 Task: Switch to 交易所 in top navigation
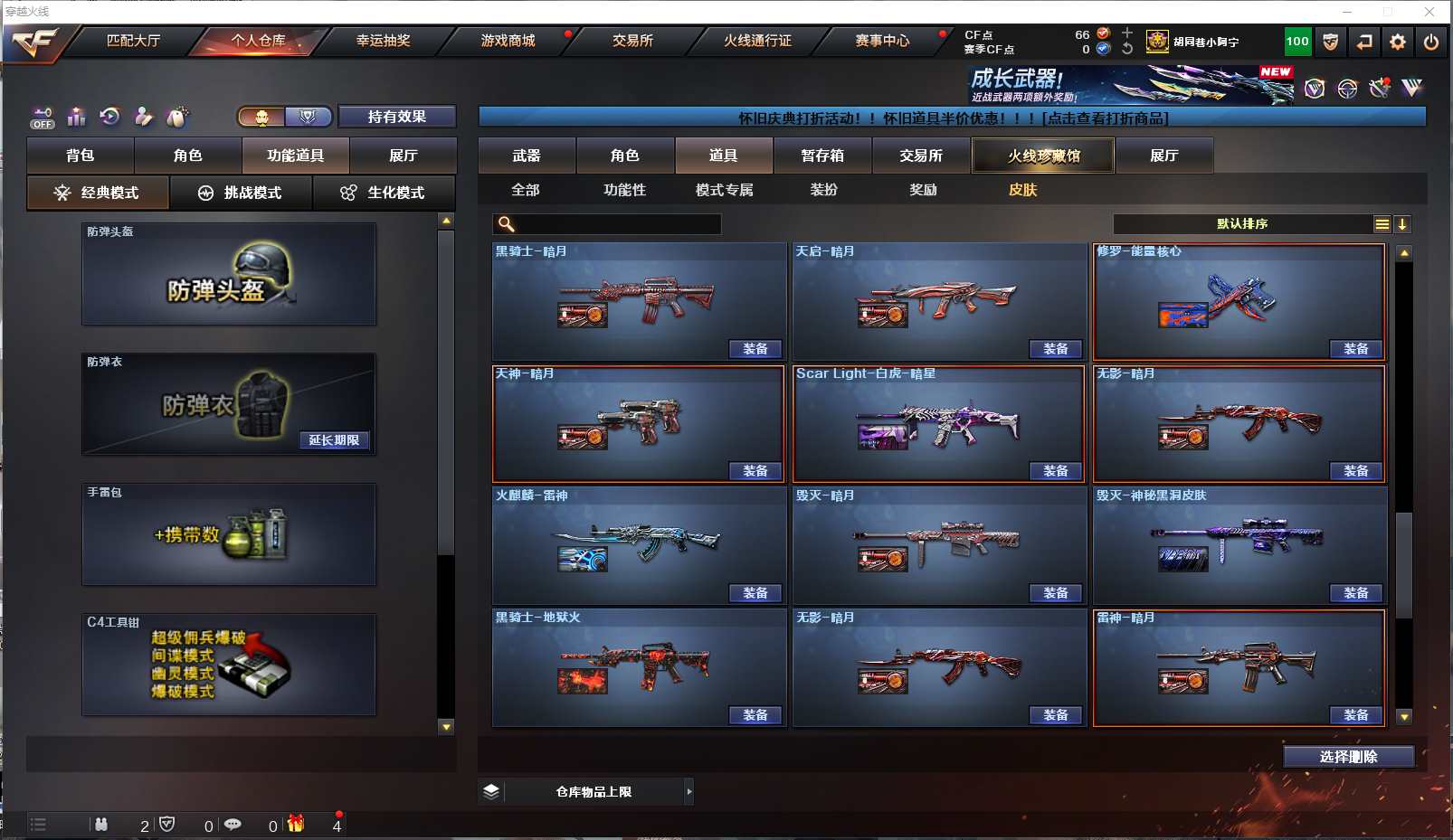[632, 41]
